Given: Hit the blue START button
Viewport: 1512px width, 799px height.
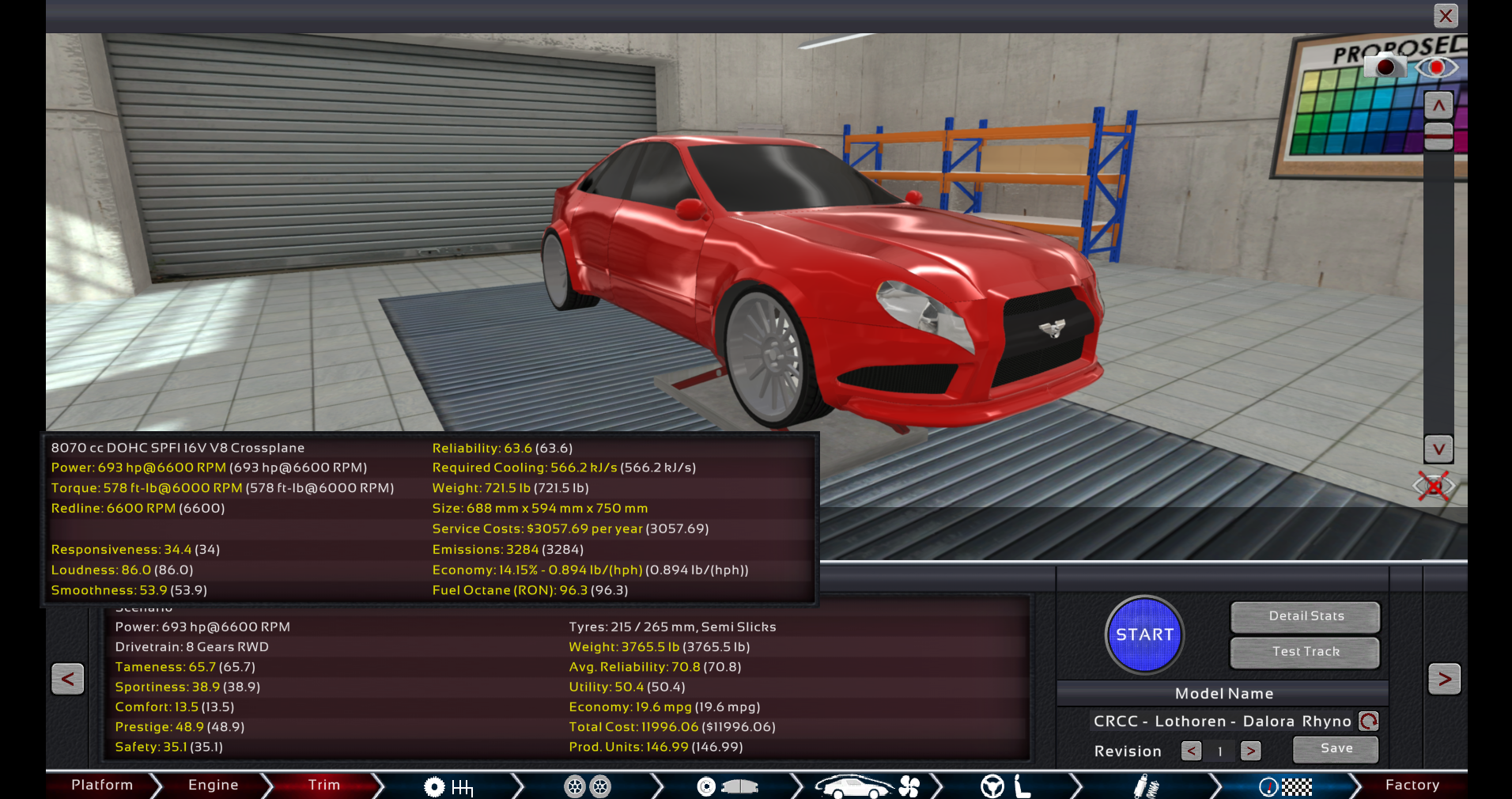Looking at the screenshot, I should [1144, 634].
